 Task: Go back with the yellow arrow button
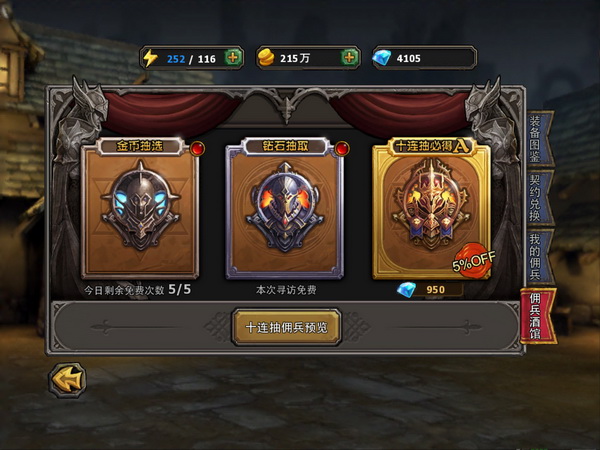67,380
